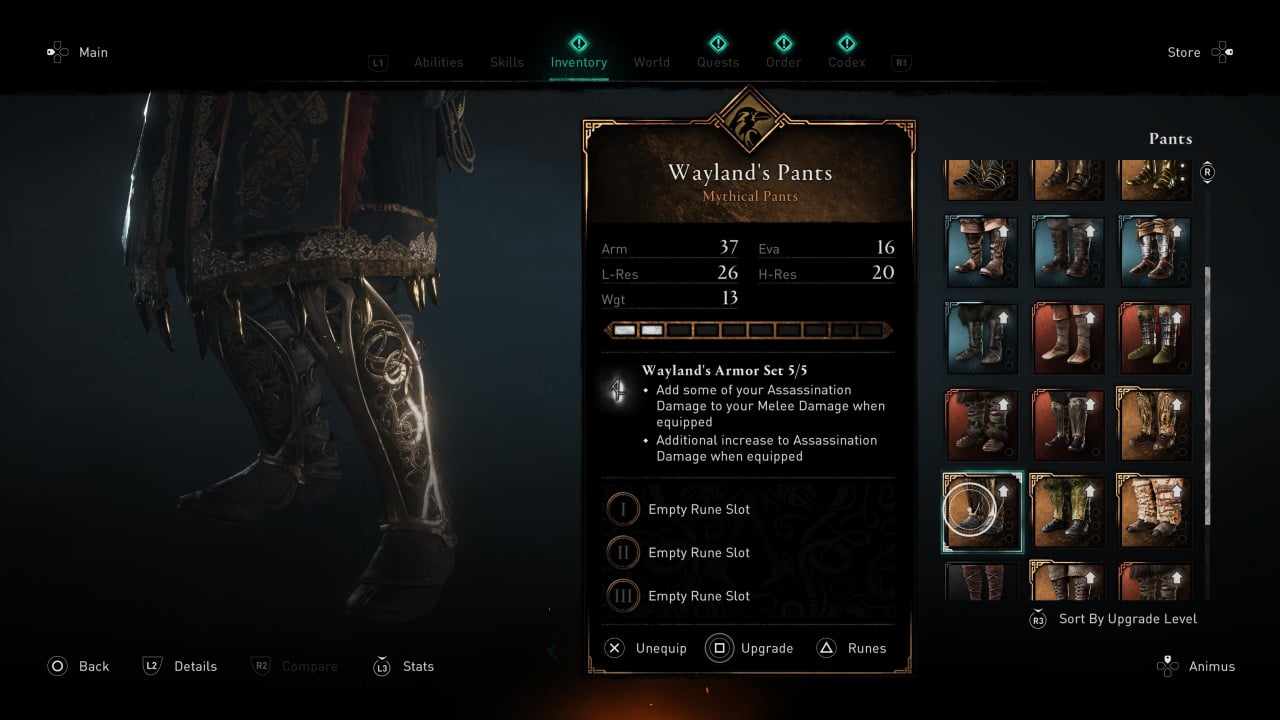Viewport: 1280px width, 720px height.
Task: Select the third Empty Rune Slot
Action: click(698, 596)
